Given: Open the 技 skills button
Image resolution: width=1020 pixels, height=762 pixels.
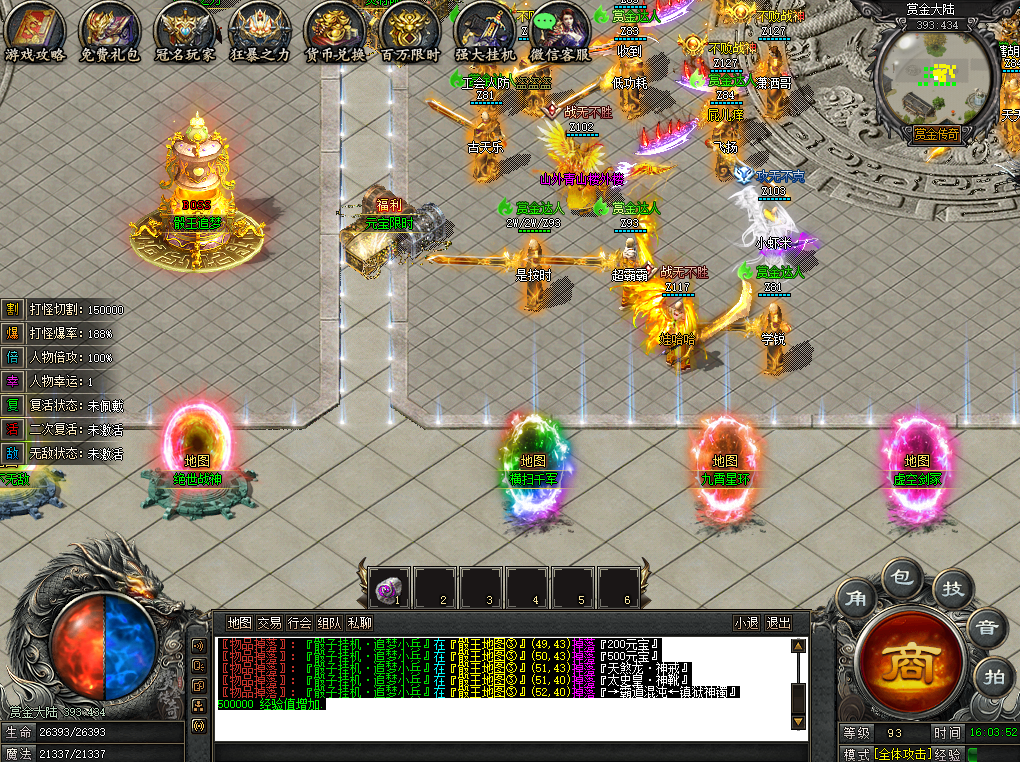Looking at the screenshot, I should [953, 589].
